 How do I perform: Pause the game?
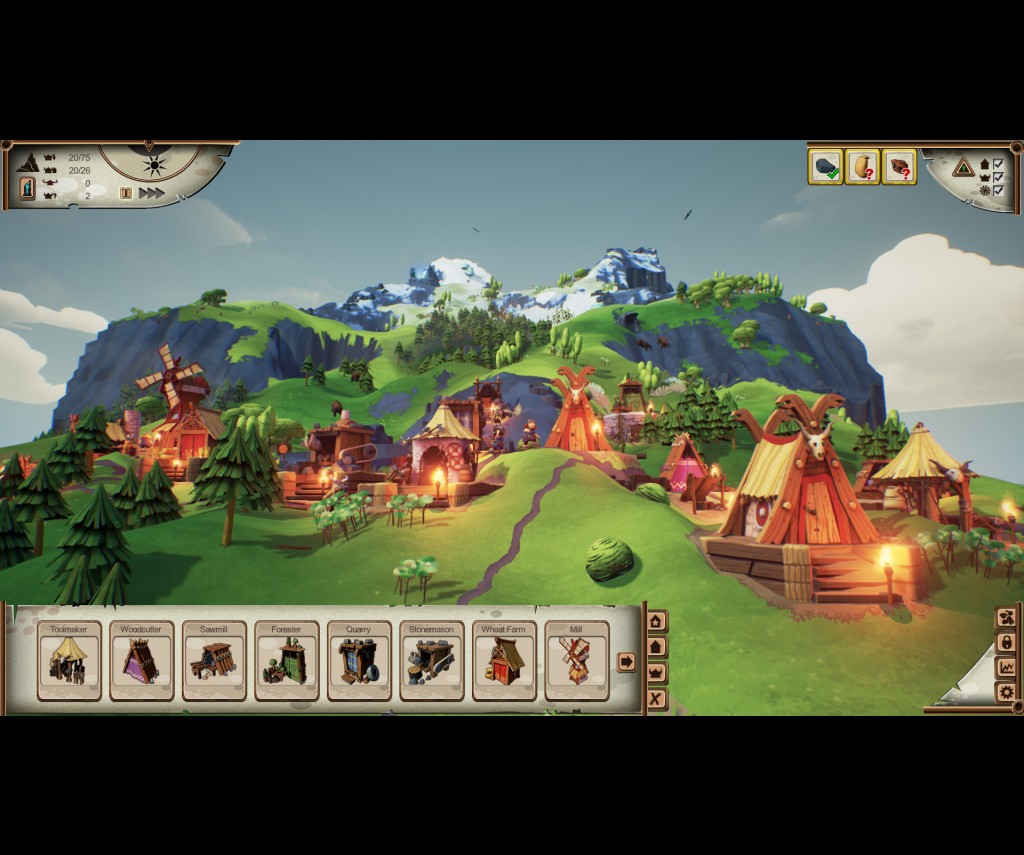(126, 193)
